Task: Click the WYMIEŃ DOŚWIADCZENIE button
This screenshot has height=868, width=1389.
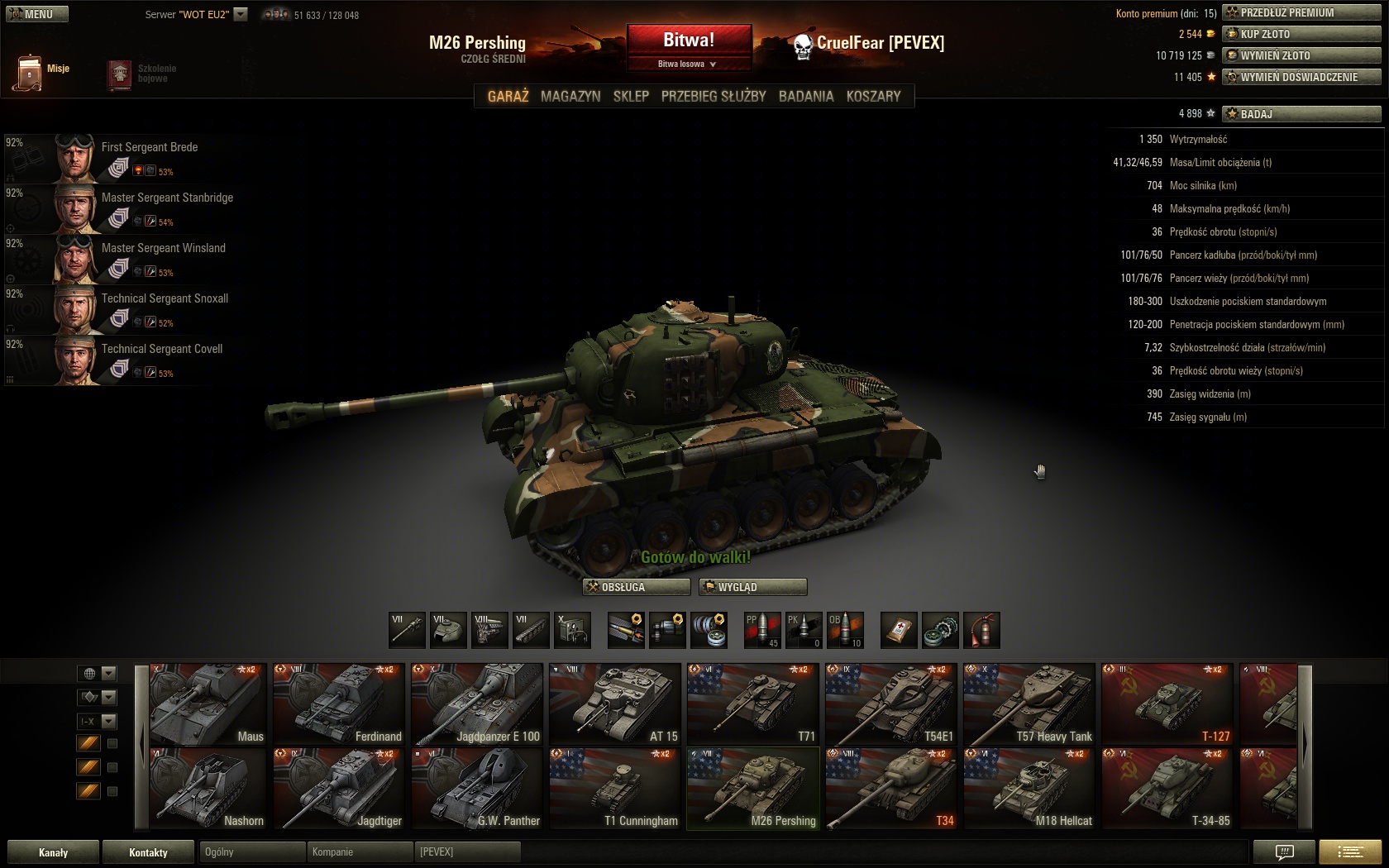Action: pos(1301,77)
